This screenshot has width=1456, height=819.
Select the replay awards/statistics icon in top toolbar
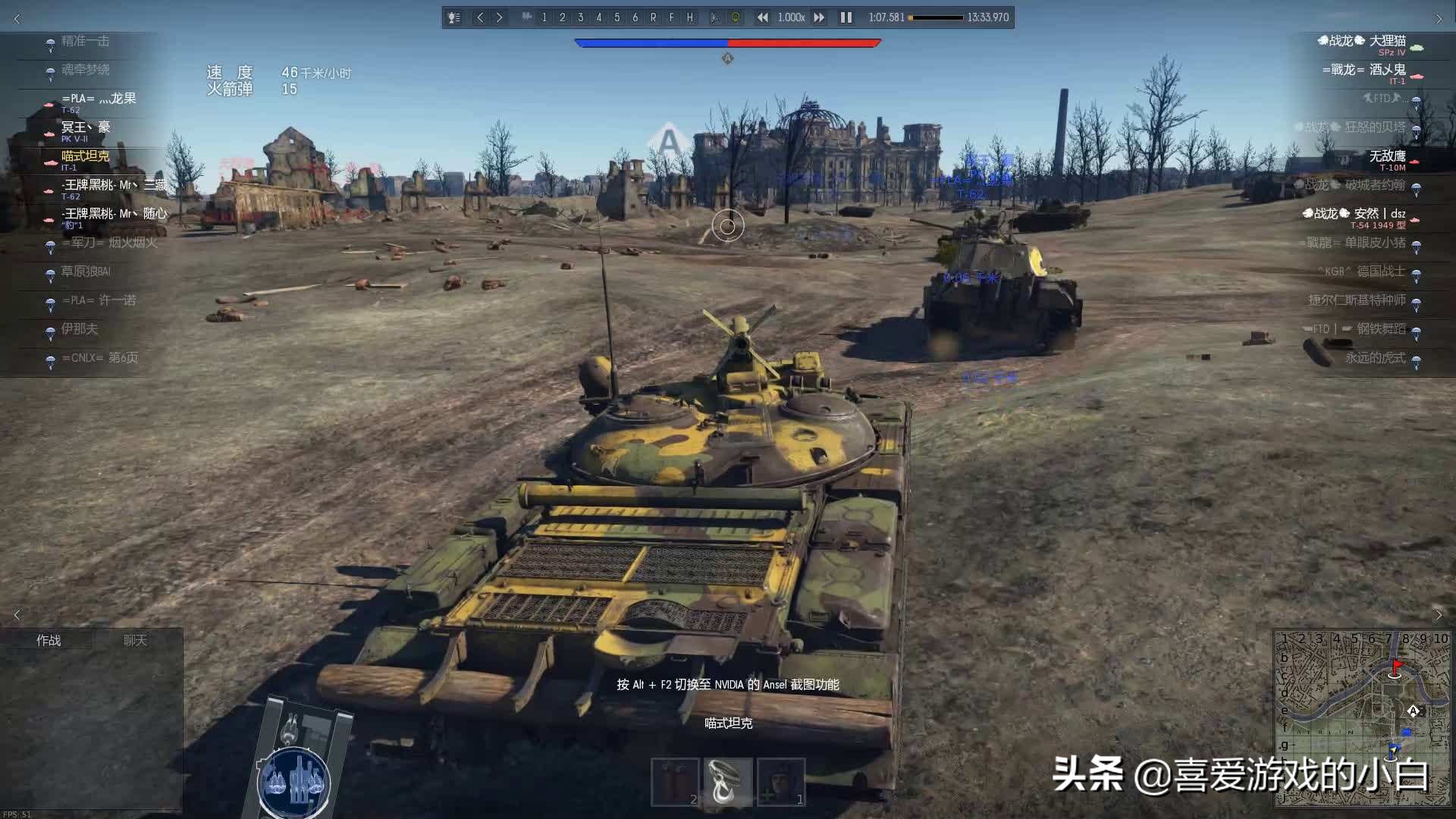453,17
